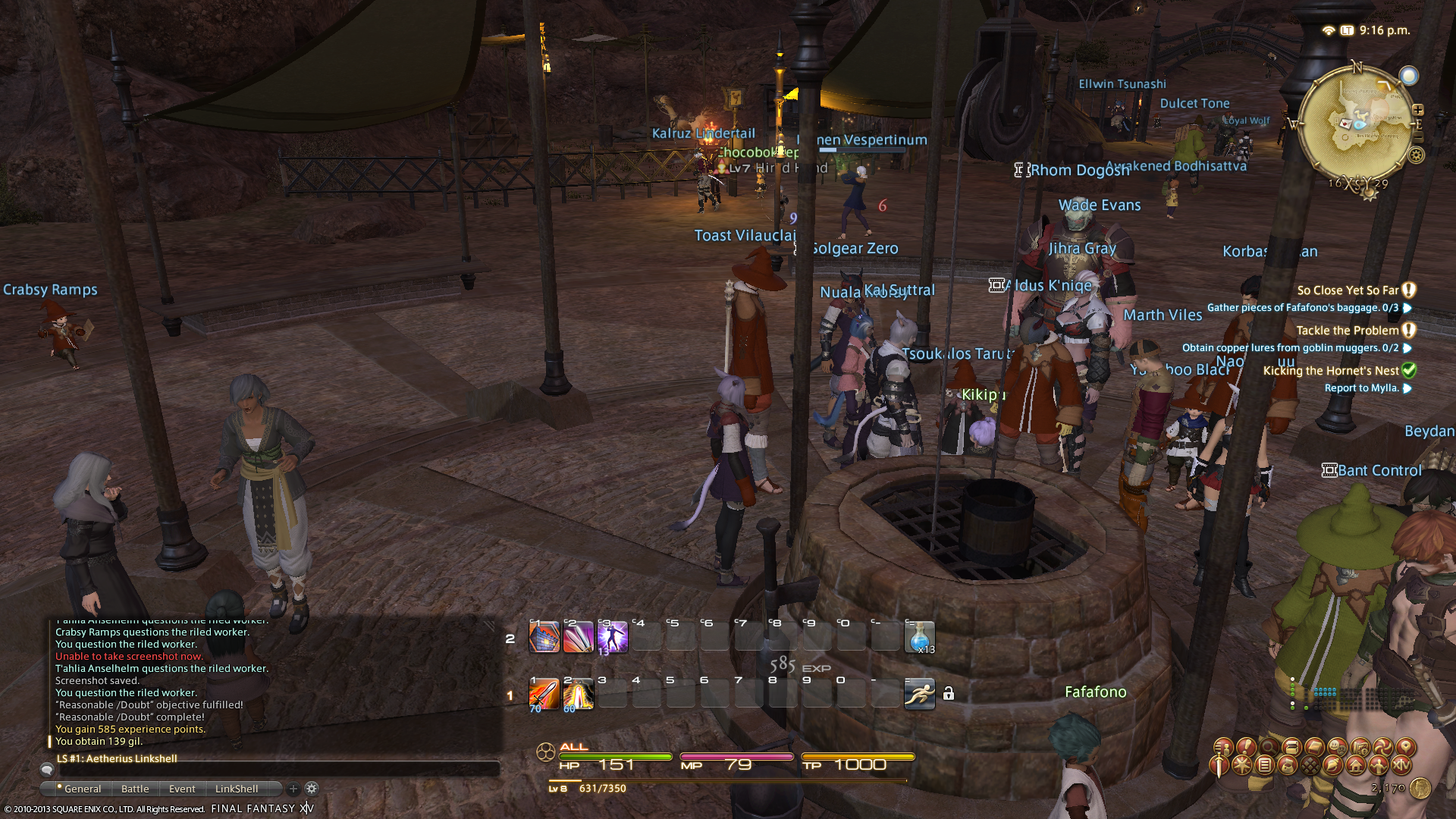Screen dimensions: 1456x819
Task: Open the So Close Yet So Far quest
Action: 1348,290
